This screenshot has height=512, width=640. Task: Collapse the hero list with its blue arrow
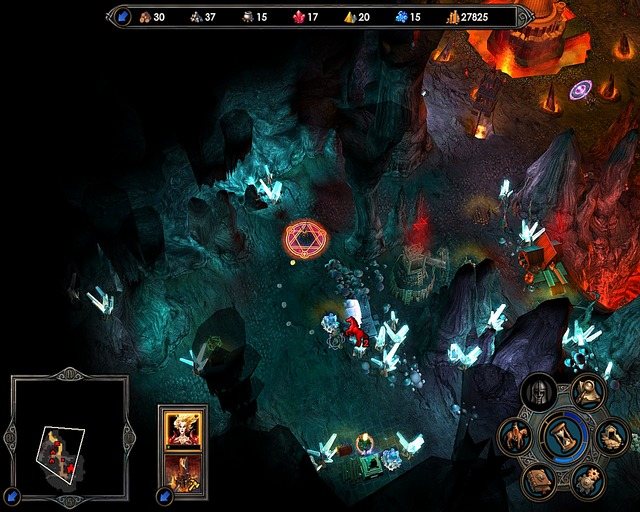click(x=164, y=494)
